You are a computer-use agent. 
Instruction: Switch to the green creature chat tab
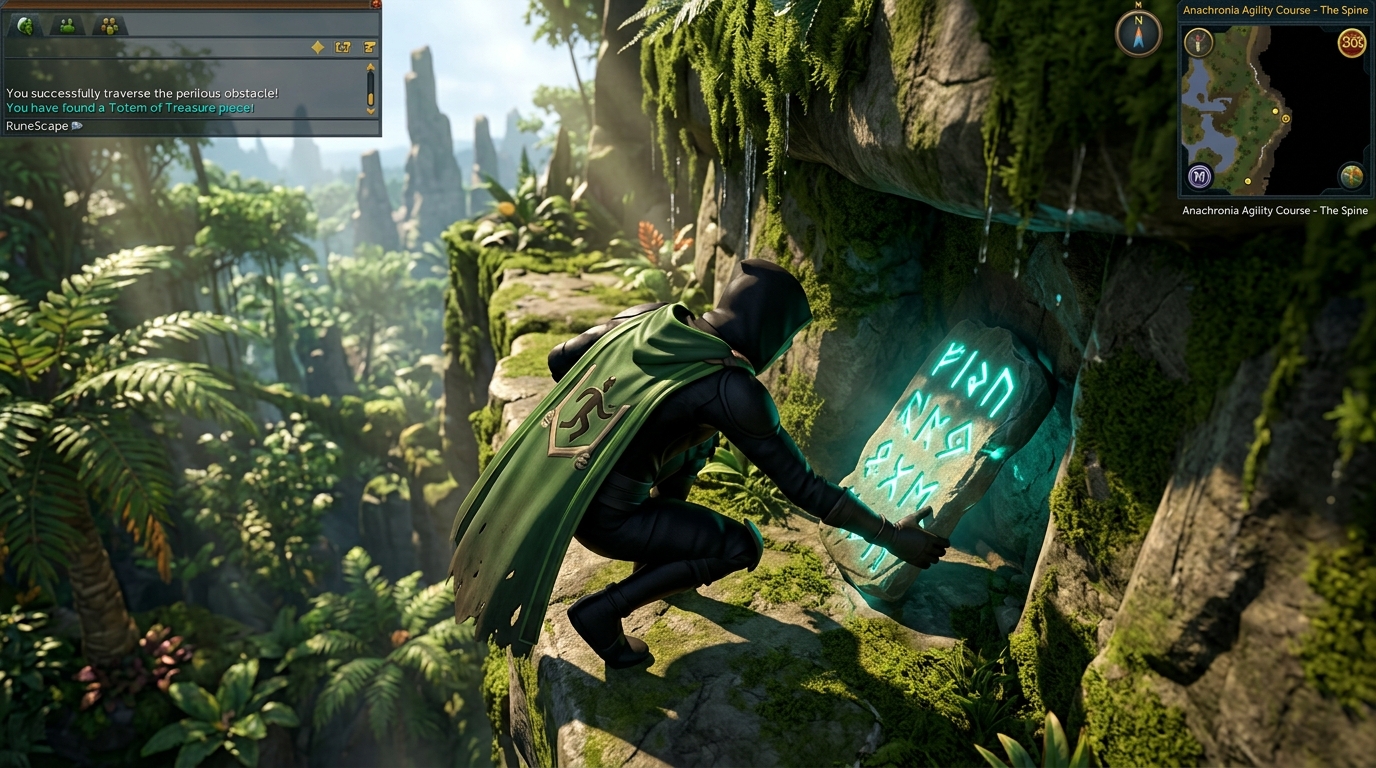click(x=67, y=26)
